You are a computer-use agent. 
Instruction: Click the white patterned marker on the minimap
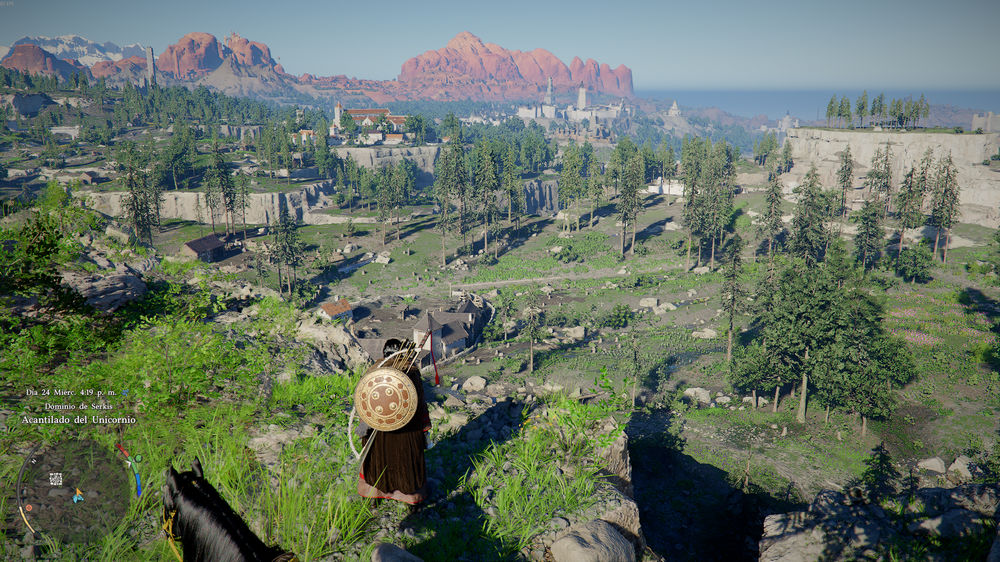(x=56, y=478)
